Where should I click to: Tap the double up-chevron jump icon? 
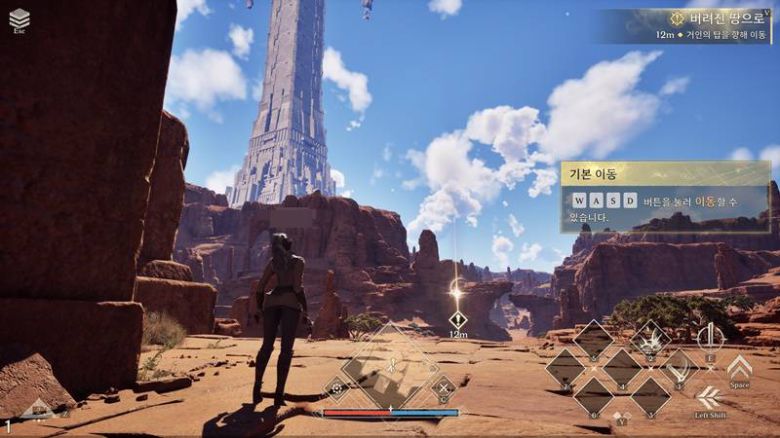[x=739, y=365]
